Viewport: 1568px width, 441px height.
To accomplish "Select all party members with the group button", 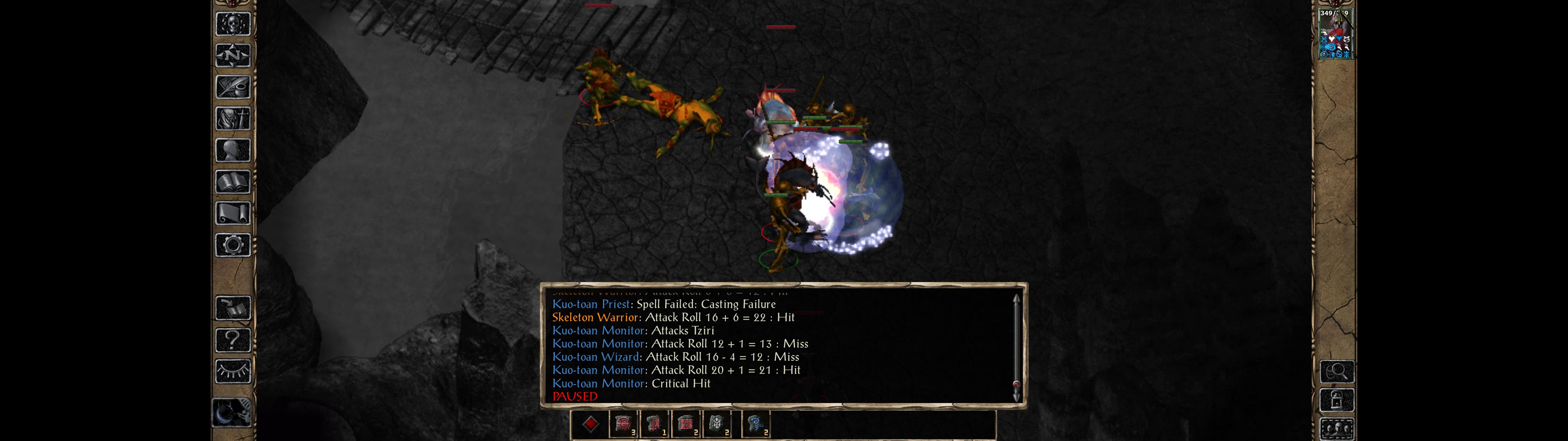I will point(1337,429).
